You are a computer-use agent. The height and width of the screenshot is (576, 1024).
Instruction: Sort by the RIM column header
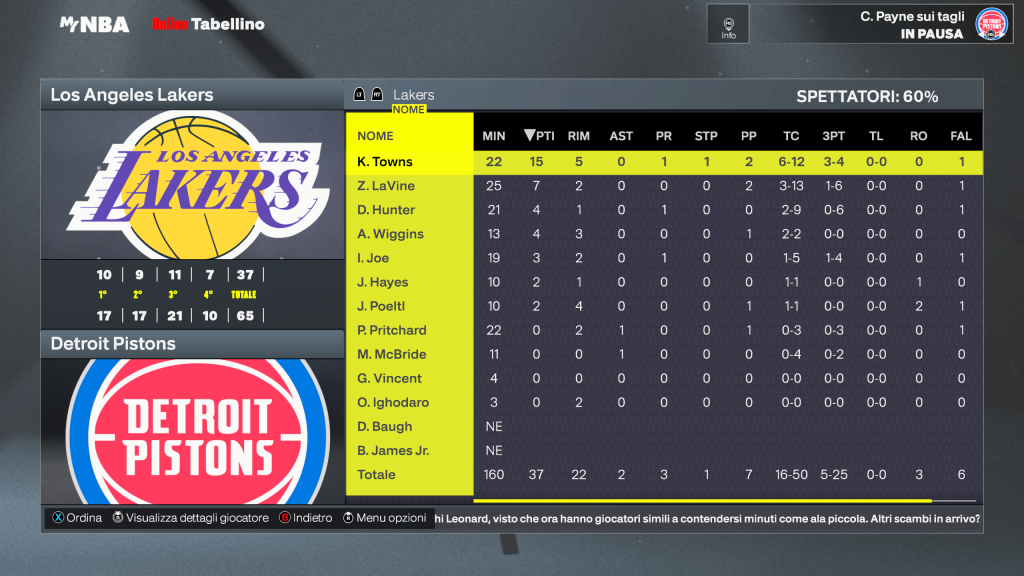(x=578, y=136)
